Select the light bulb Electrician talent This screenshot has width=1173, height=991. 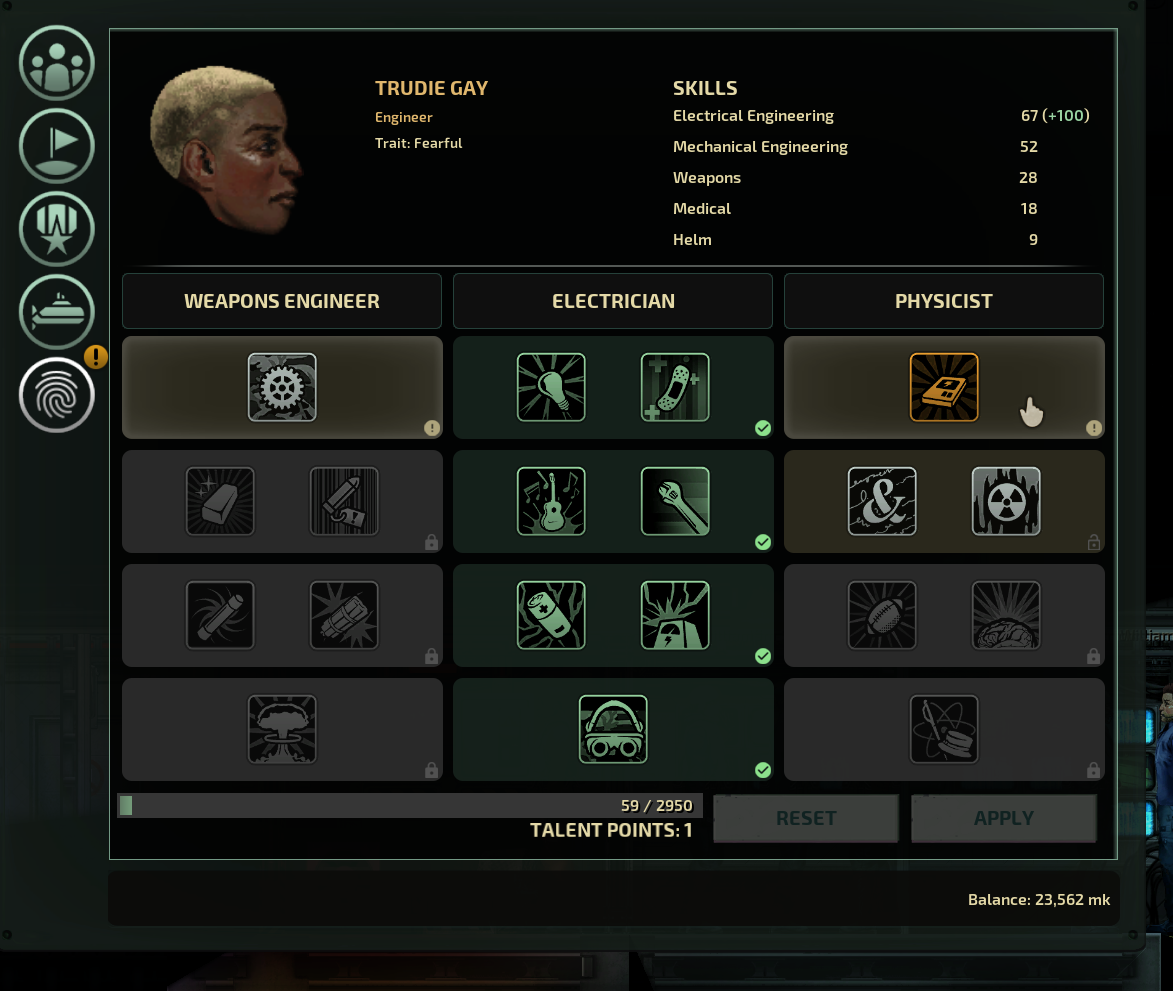pyautogui.click(x=551, y=387)
